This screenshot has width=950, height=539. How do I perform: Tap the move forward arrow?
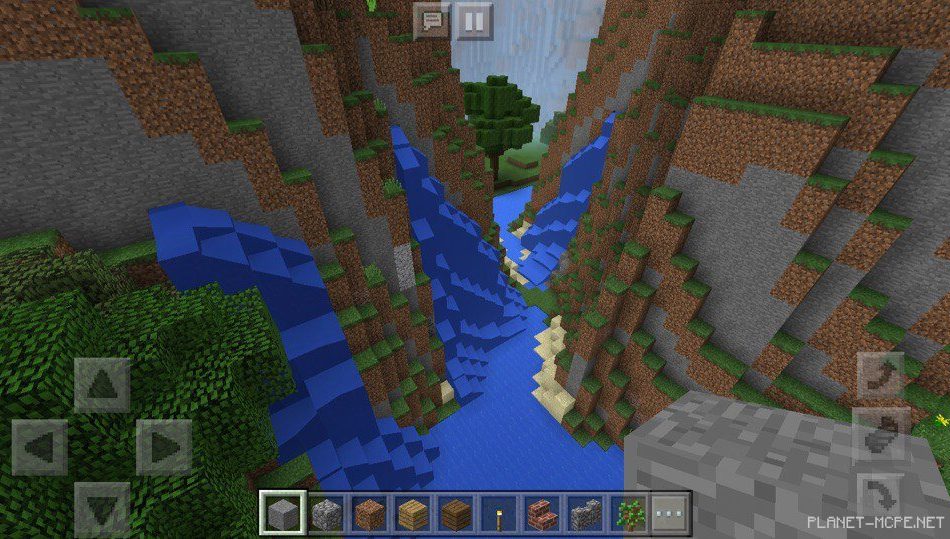coord(102,385)
